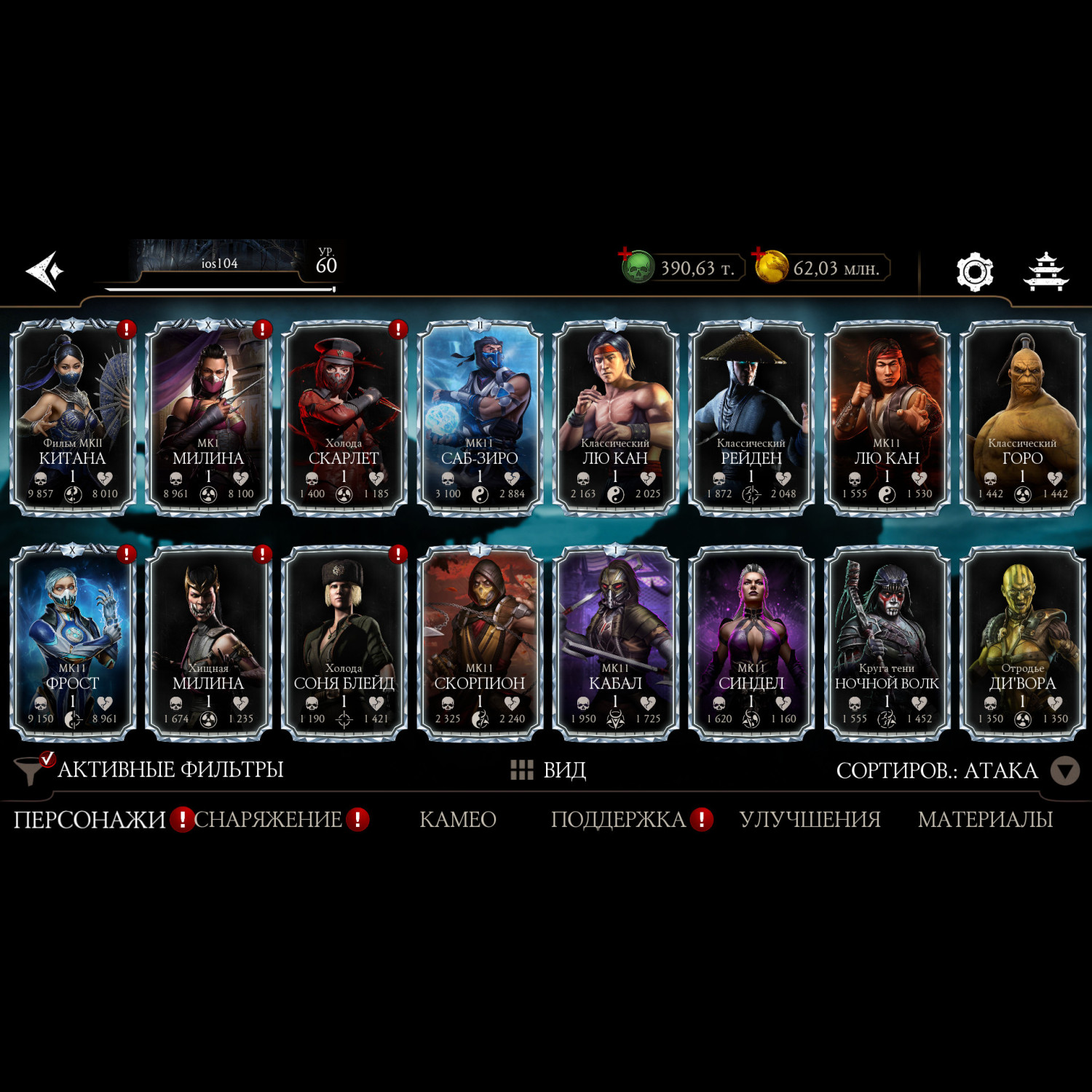Switch to the Камео tab
The image size is (1092, 1092).
tap(458, 820)
